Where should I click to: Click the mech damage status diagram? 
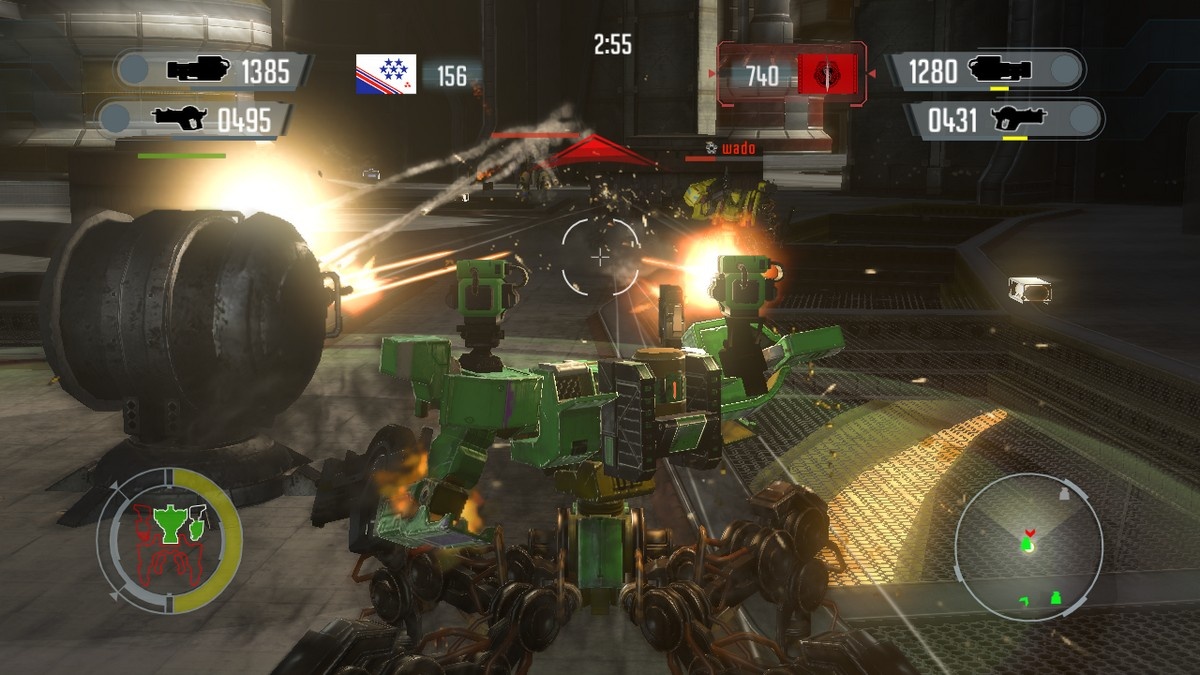pos(169,541)
